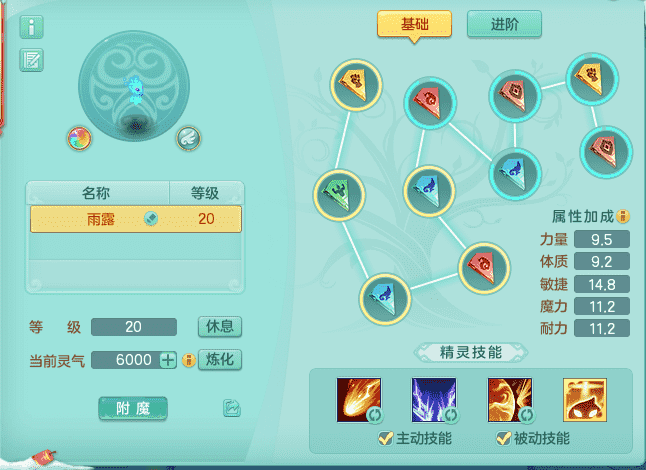Select the flame warrior skill icon
The width and height of the screenshot is (646, 470).
508,397
